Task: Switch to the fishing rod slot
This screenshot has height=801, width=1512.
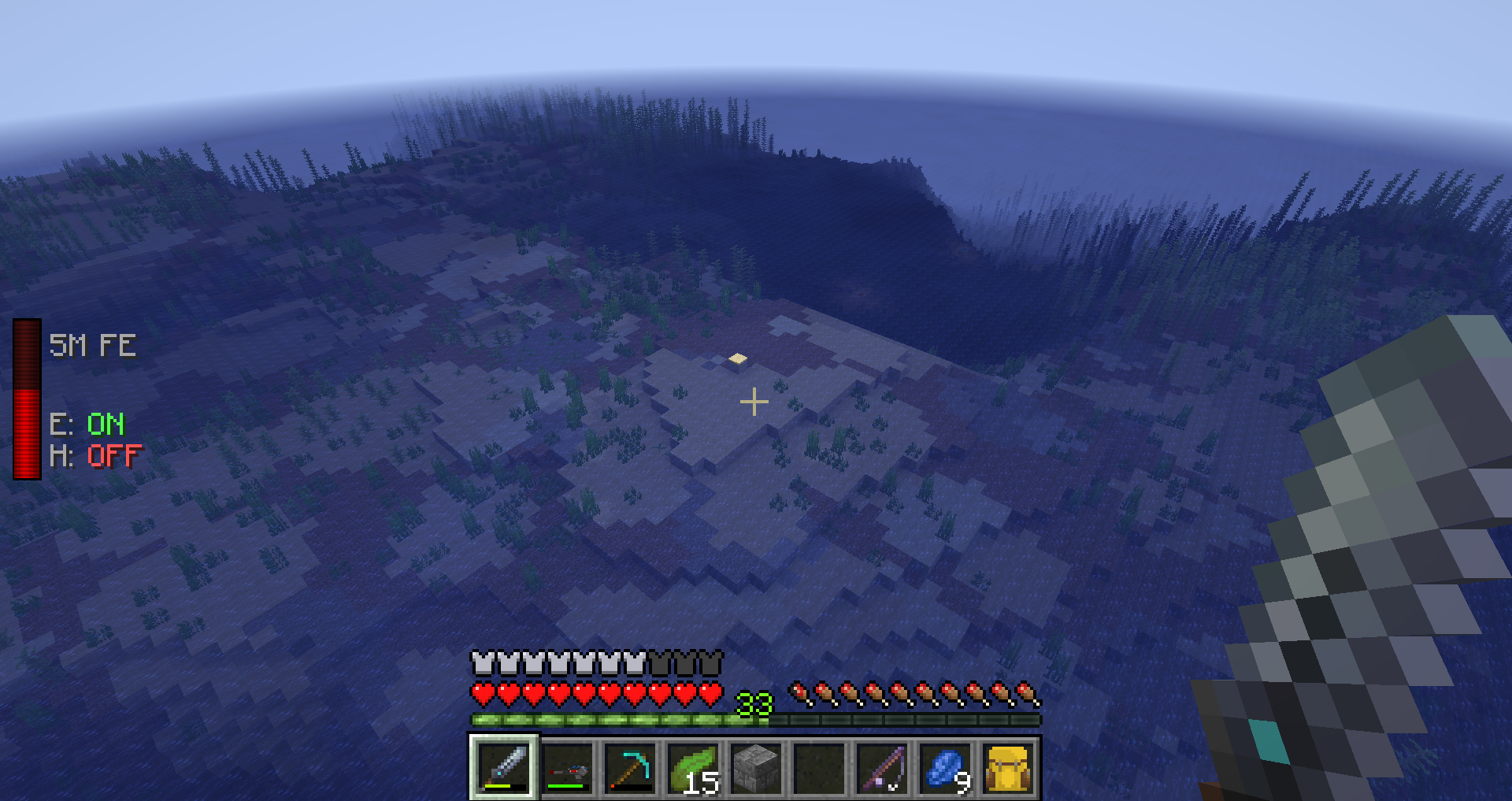Action: point(882,767)
